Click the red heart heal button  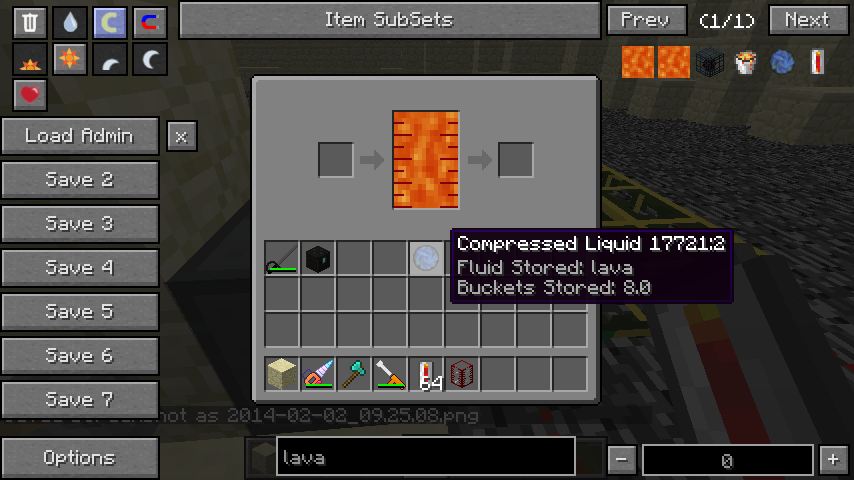tap(30, 95)
